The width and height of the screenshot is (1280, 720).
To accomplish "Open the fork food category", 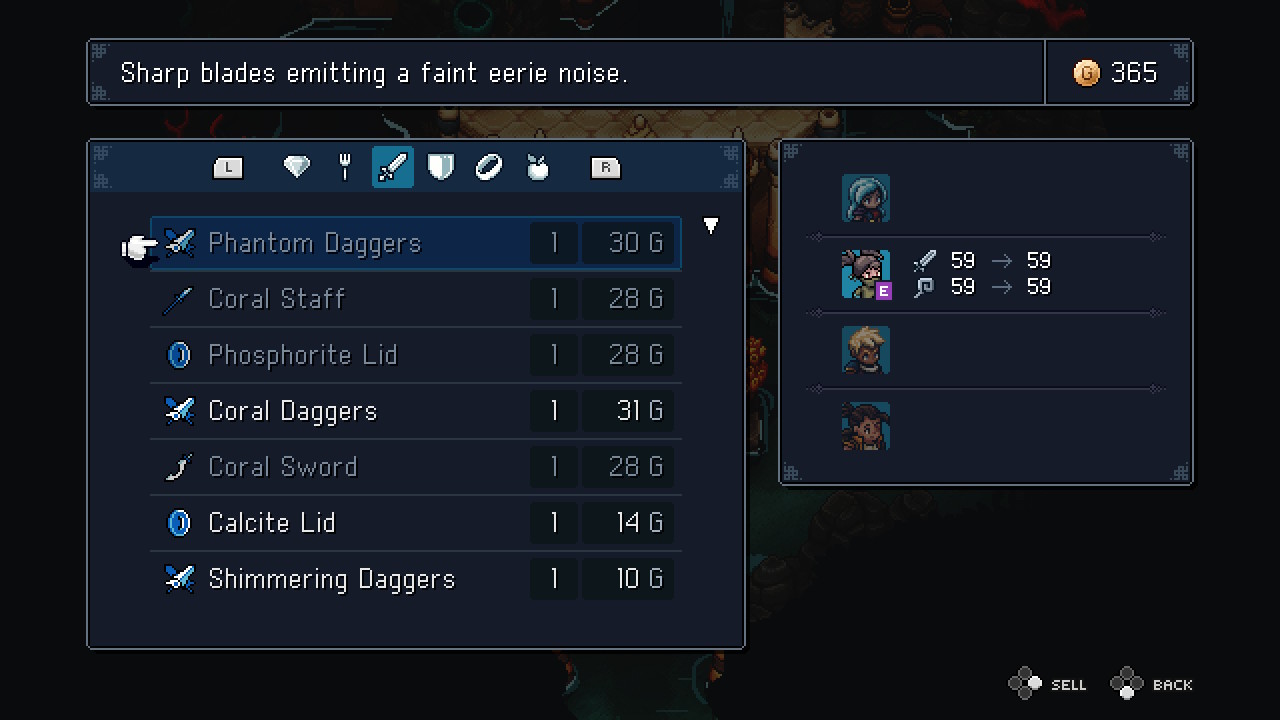I will (344, 167).
